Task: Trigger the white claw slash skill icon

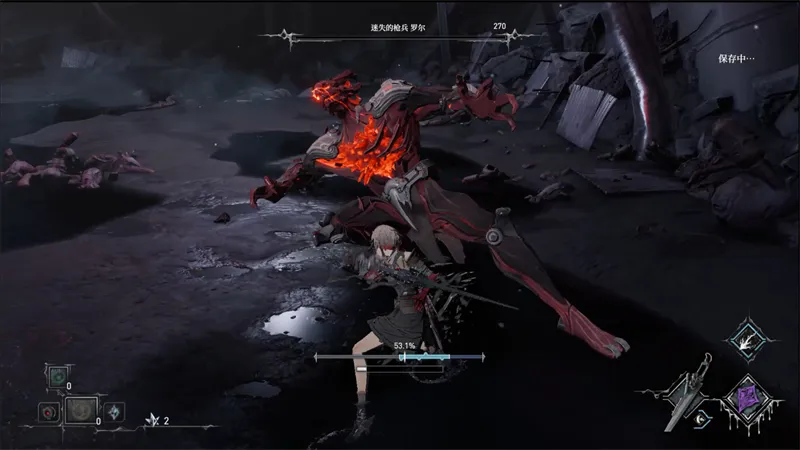Action: (747, 341)
